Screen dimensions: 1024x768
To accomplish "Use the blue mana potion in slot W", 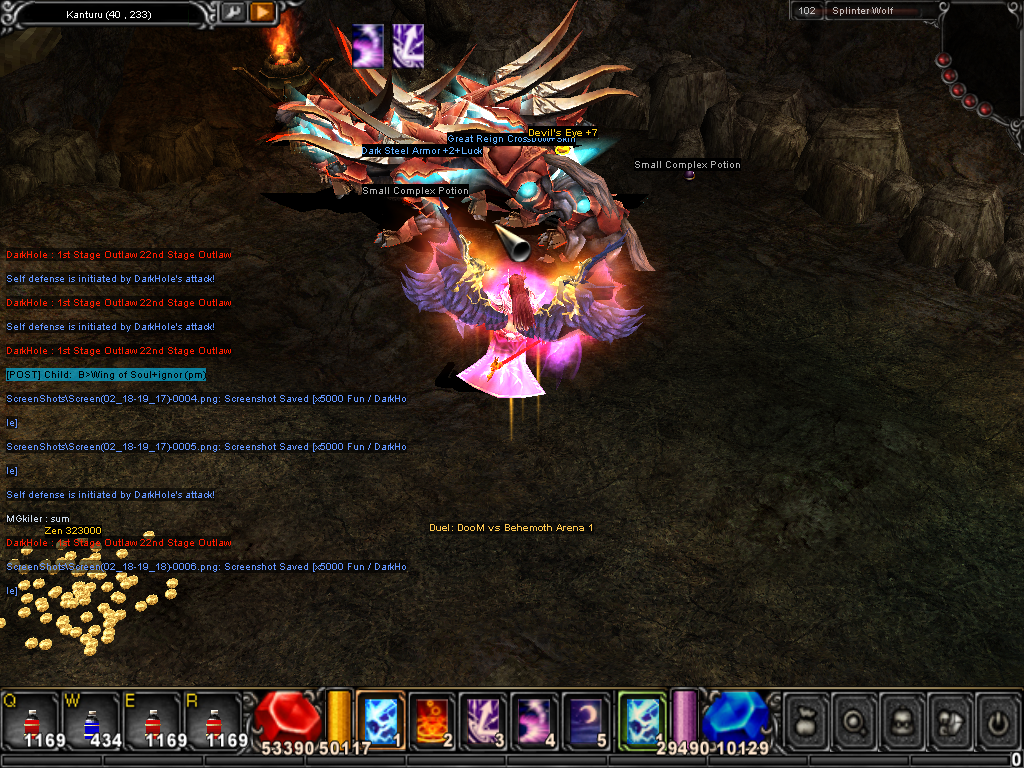I will pos(91,718).
